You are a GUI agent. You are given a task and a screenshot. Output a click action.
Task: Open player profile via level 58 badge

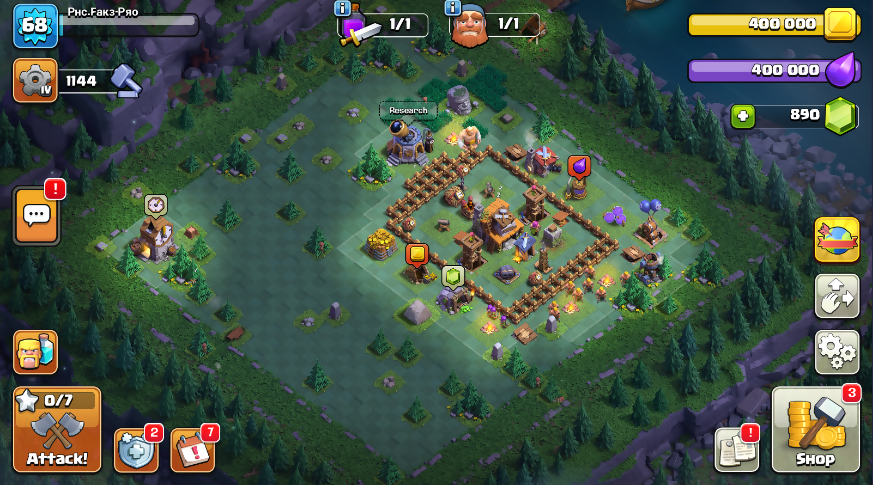pyautogui.click(x=34, y=25)
